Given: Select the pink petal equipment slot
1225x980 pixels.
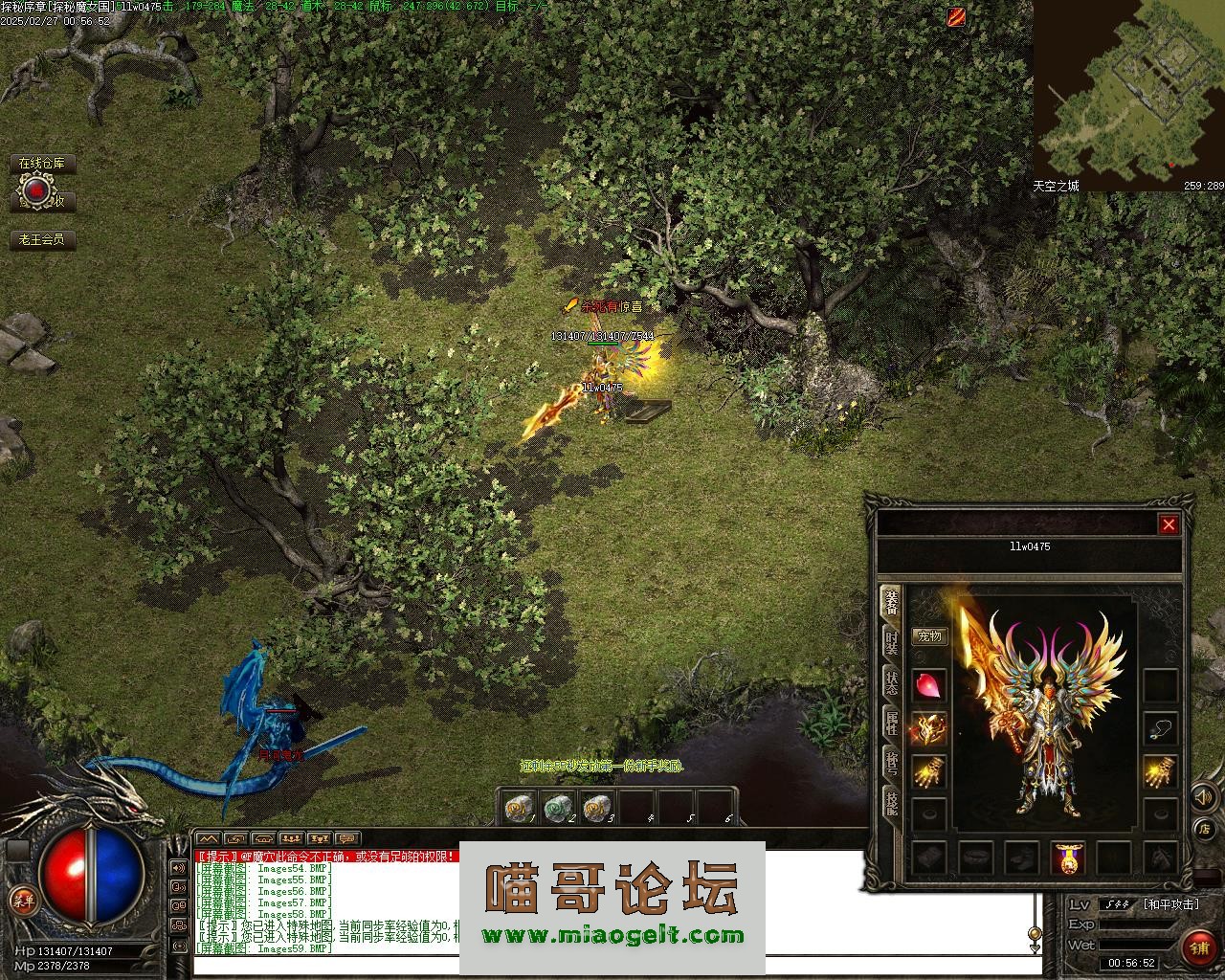Looking at the screenshot, I should (x=929, y=685).
